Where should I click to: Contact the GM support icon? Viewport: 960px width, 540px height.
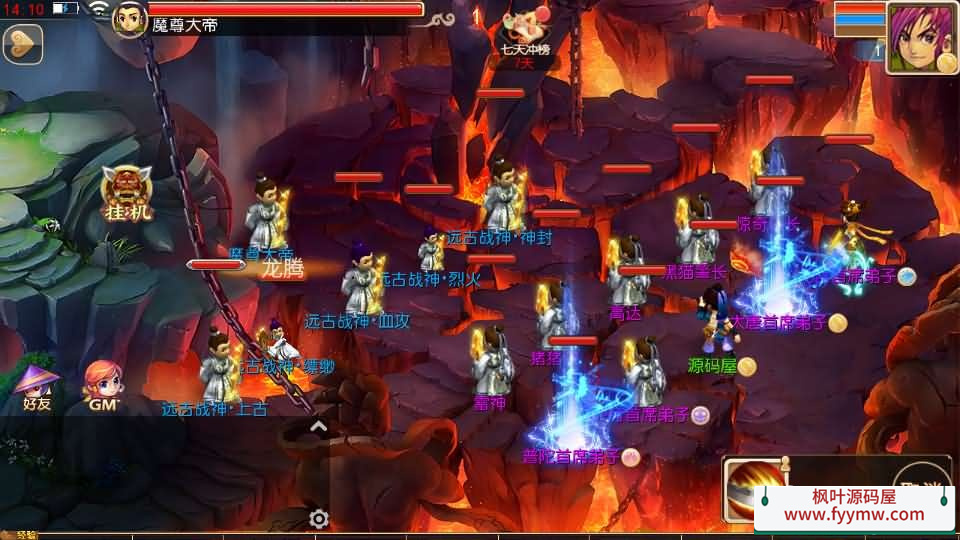click(x=103, y=387)
